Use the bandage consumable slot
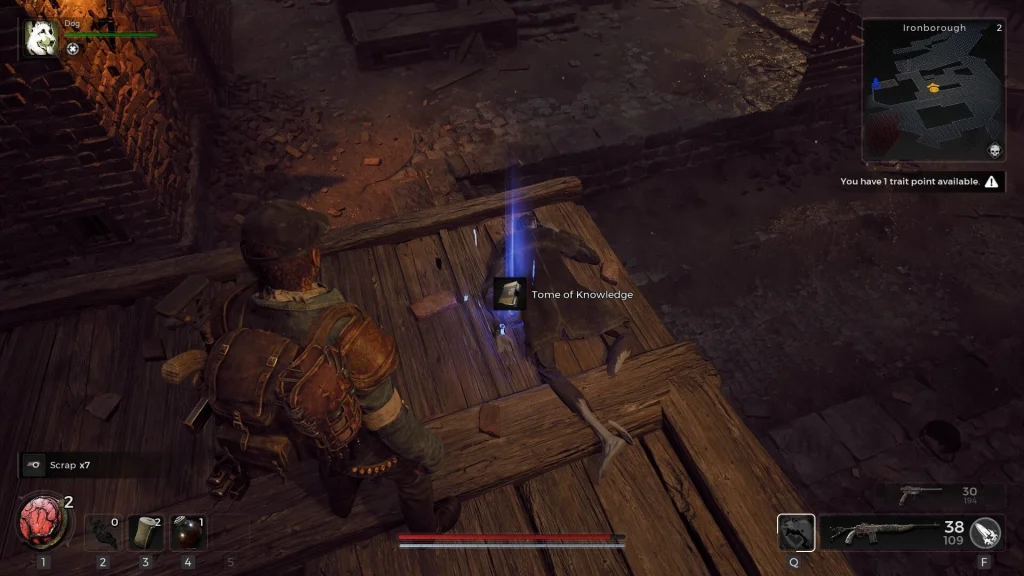 click(x=145, y=532)
